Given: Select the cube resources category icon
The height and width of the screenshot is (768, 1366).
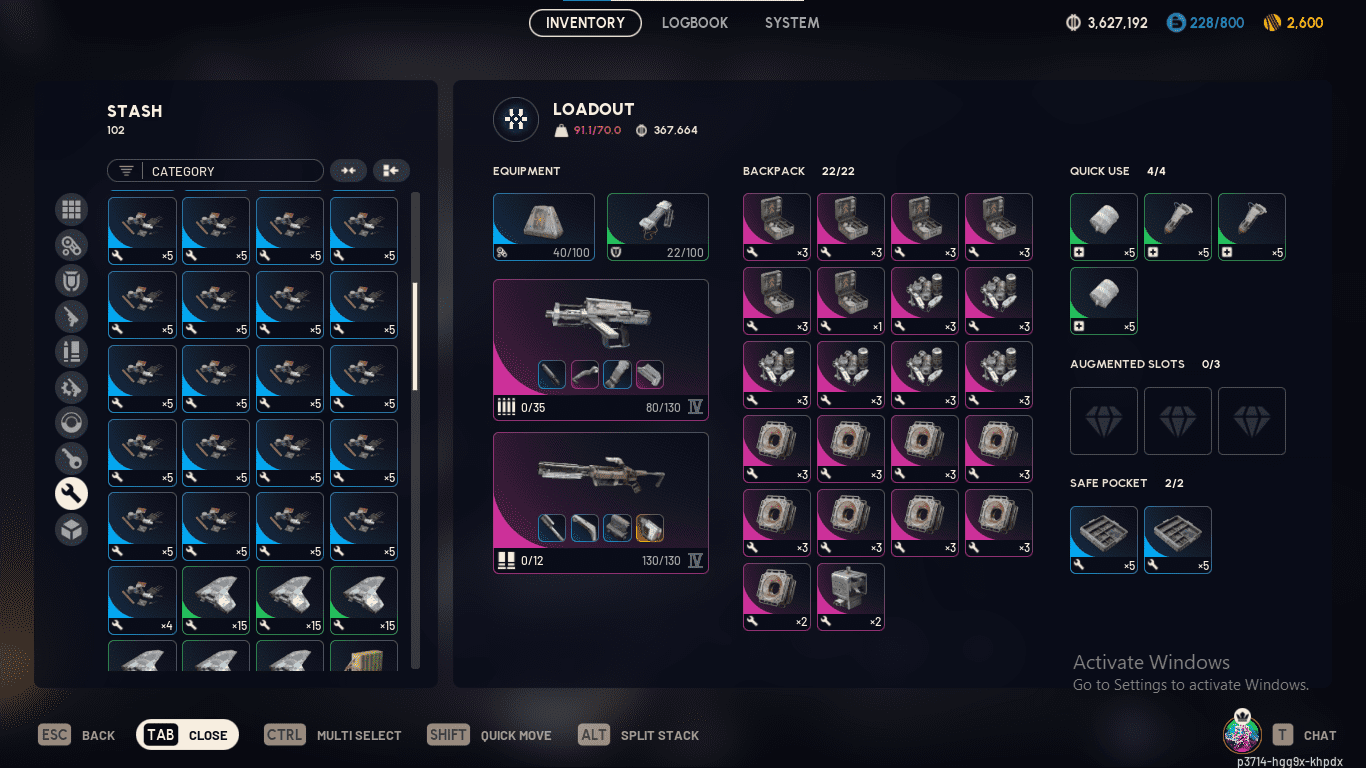Looking at the screenshot, I should click(71, 529).
